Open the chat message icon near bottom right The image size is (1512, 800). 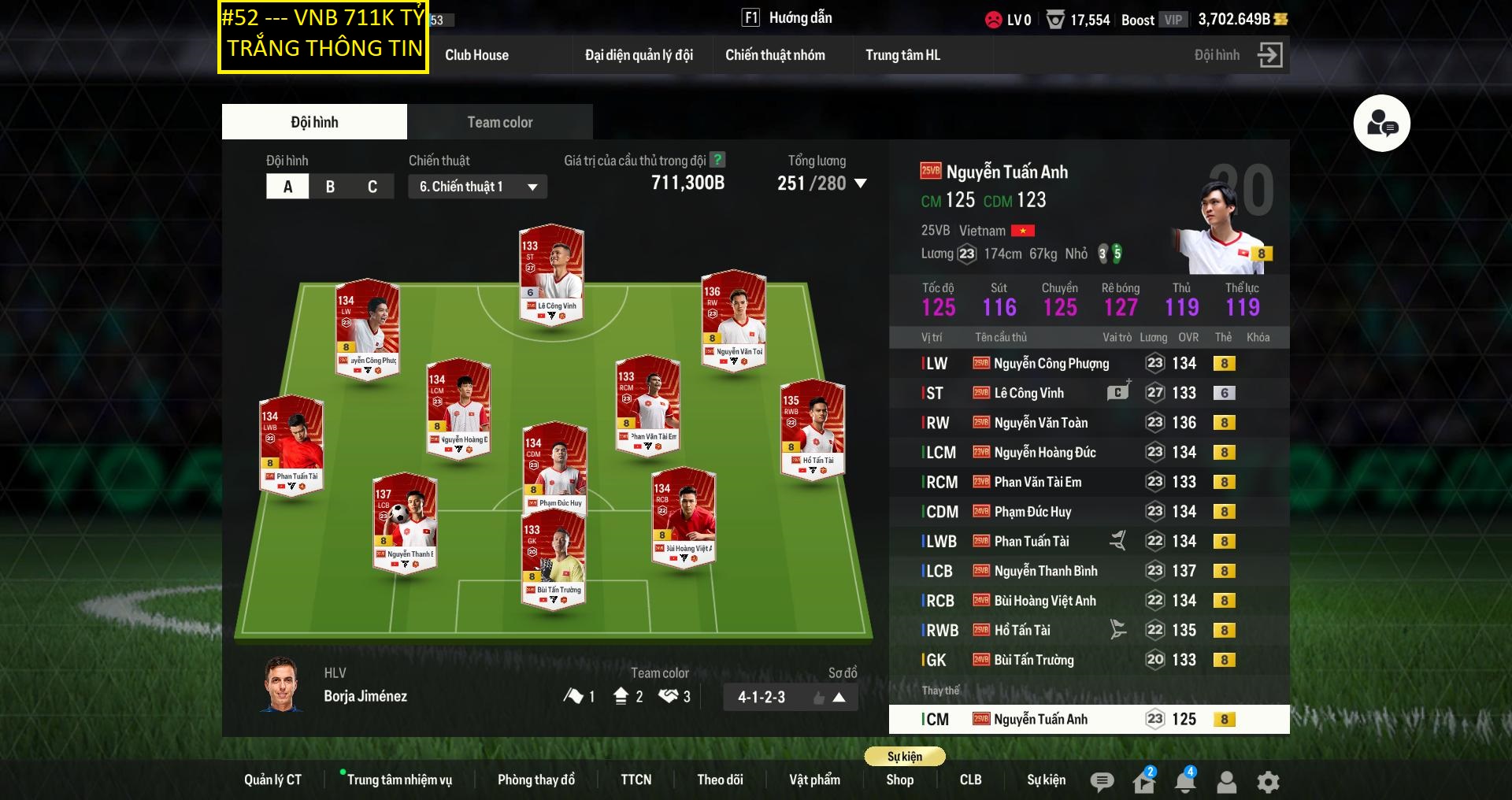click(x=1102, y=782)
